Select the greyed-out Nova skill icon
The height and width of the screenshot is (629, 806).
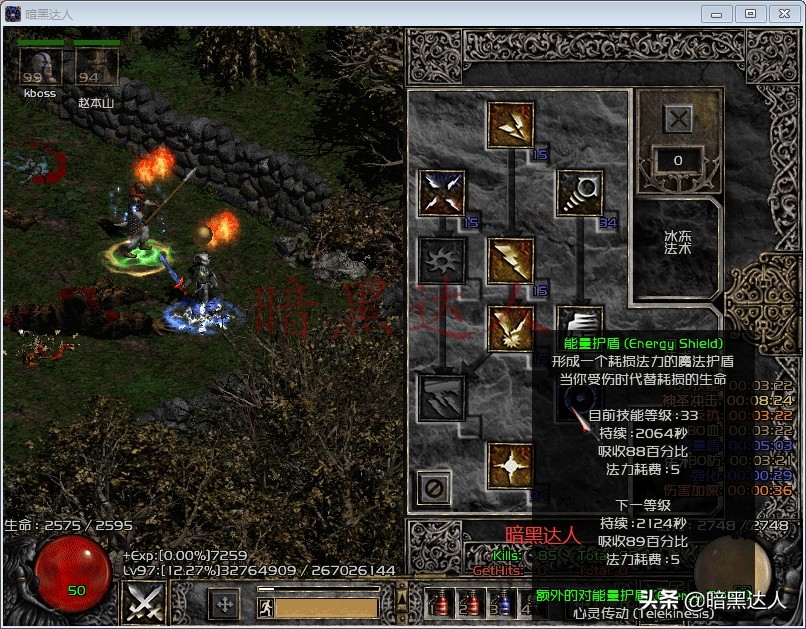pos(442,260)
